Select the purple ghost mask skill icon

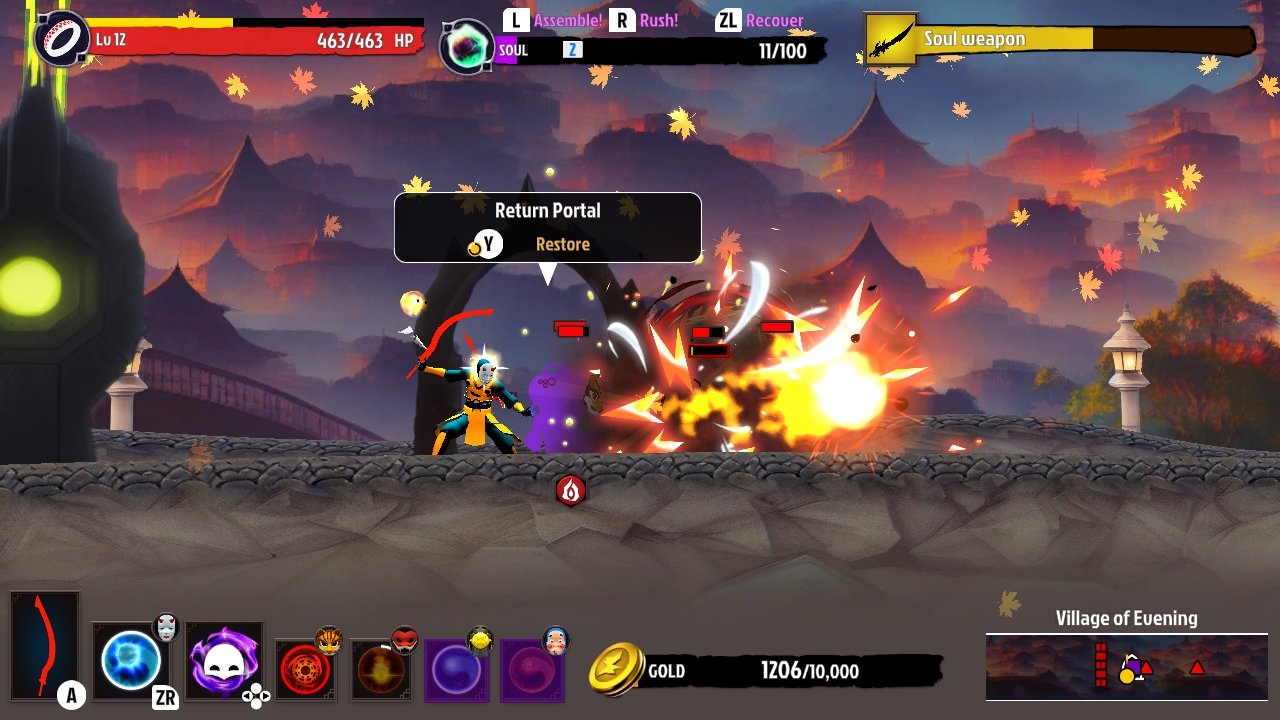[x=224, y=664]
